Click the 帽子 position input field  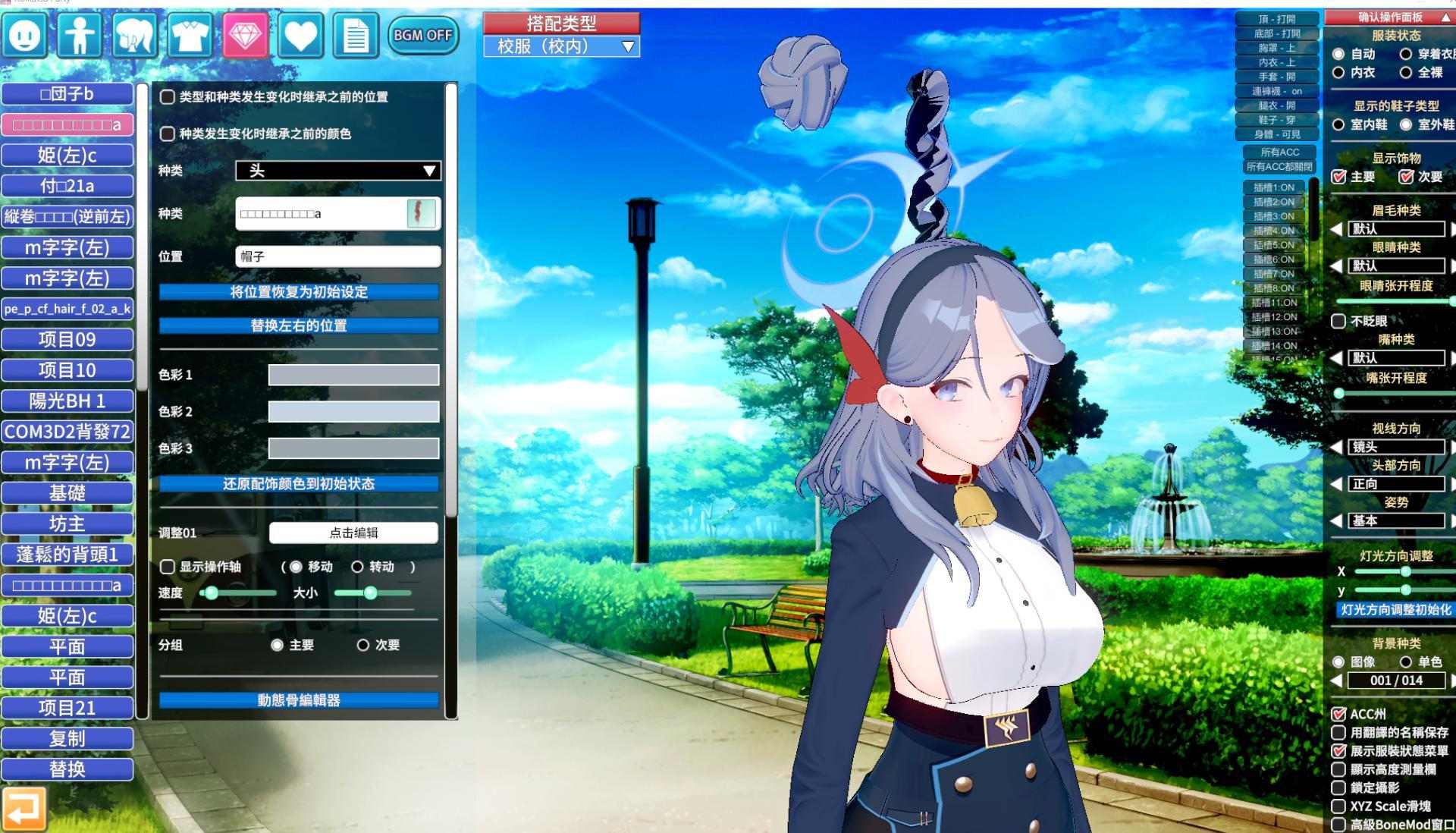[x=337, y=256]
